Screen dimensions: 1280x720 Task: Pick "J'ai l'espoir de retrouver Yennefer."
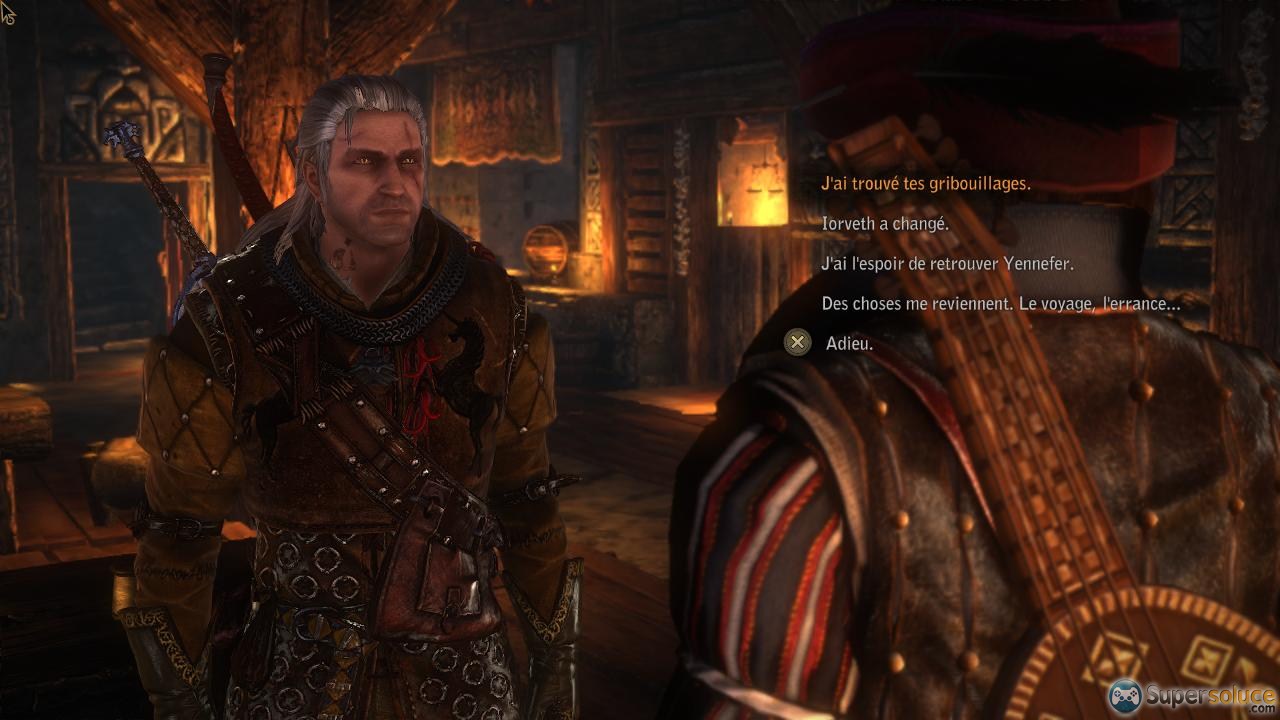(947, 264)
